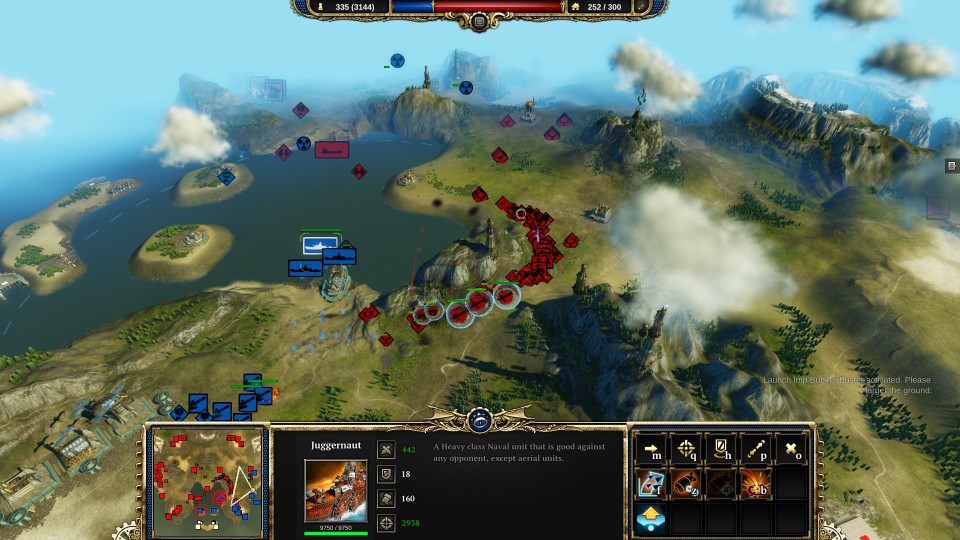
Task: Select the Move command arrow button
Action: [652, 450]
